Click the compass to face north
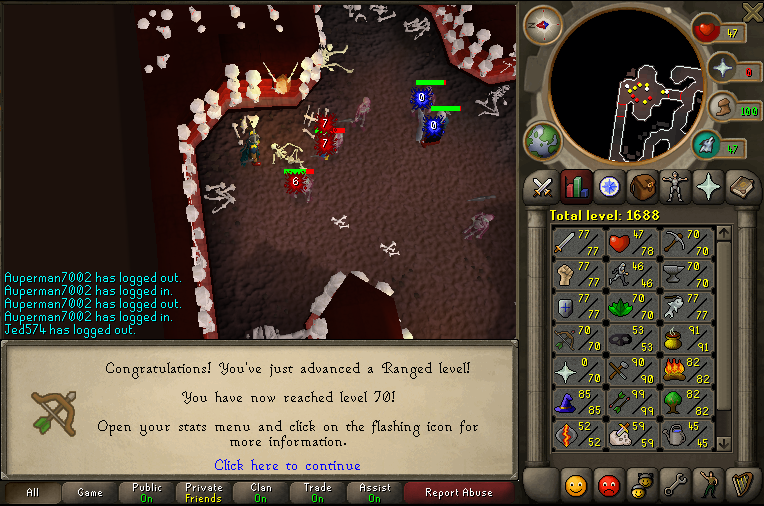This screenshot has height=506, width=764. tap(543, 25)
